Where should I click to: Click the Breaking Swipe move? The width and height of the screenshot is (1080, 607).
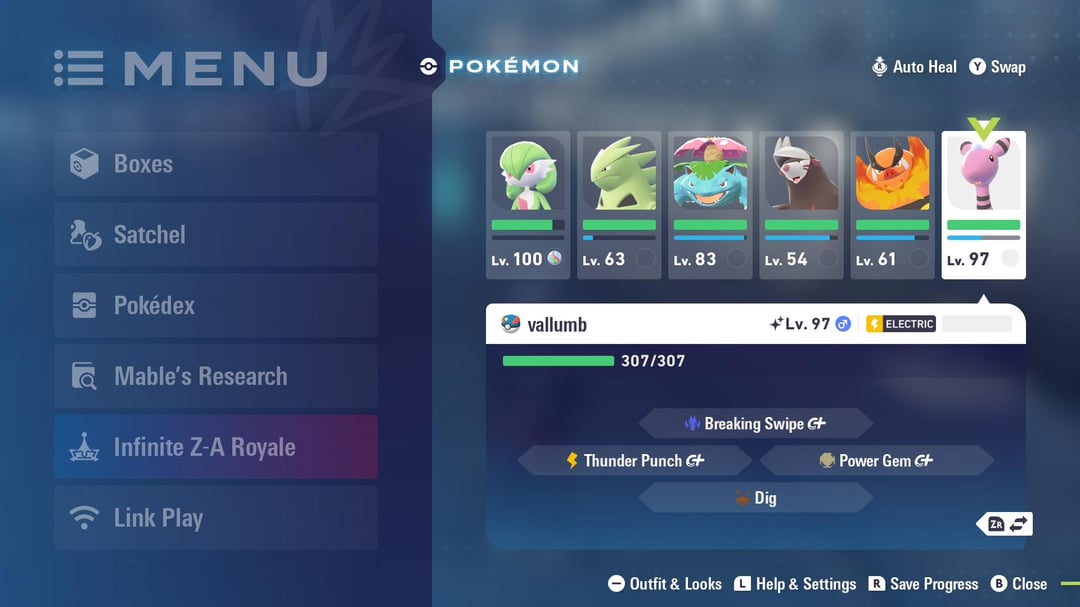[756, 424]
